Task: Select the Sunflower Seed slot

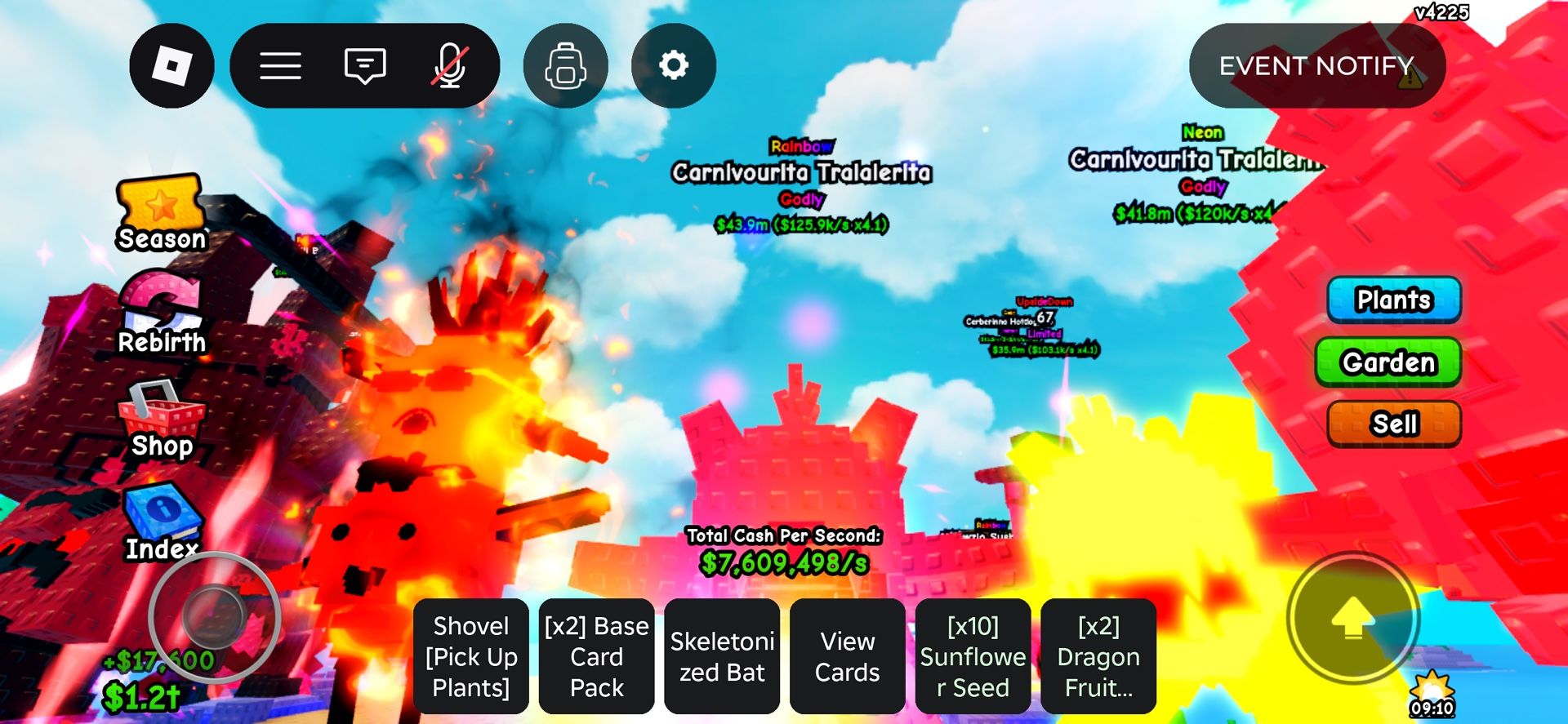Action: (x=973, y=656)
